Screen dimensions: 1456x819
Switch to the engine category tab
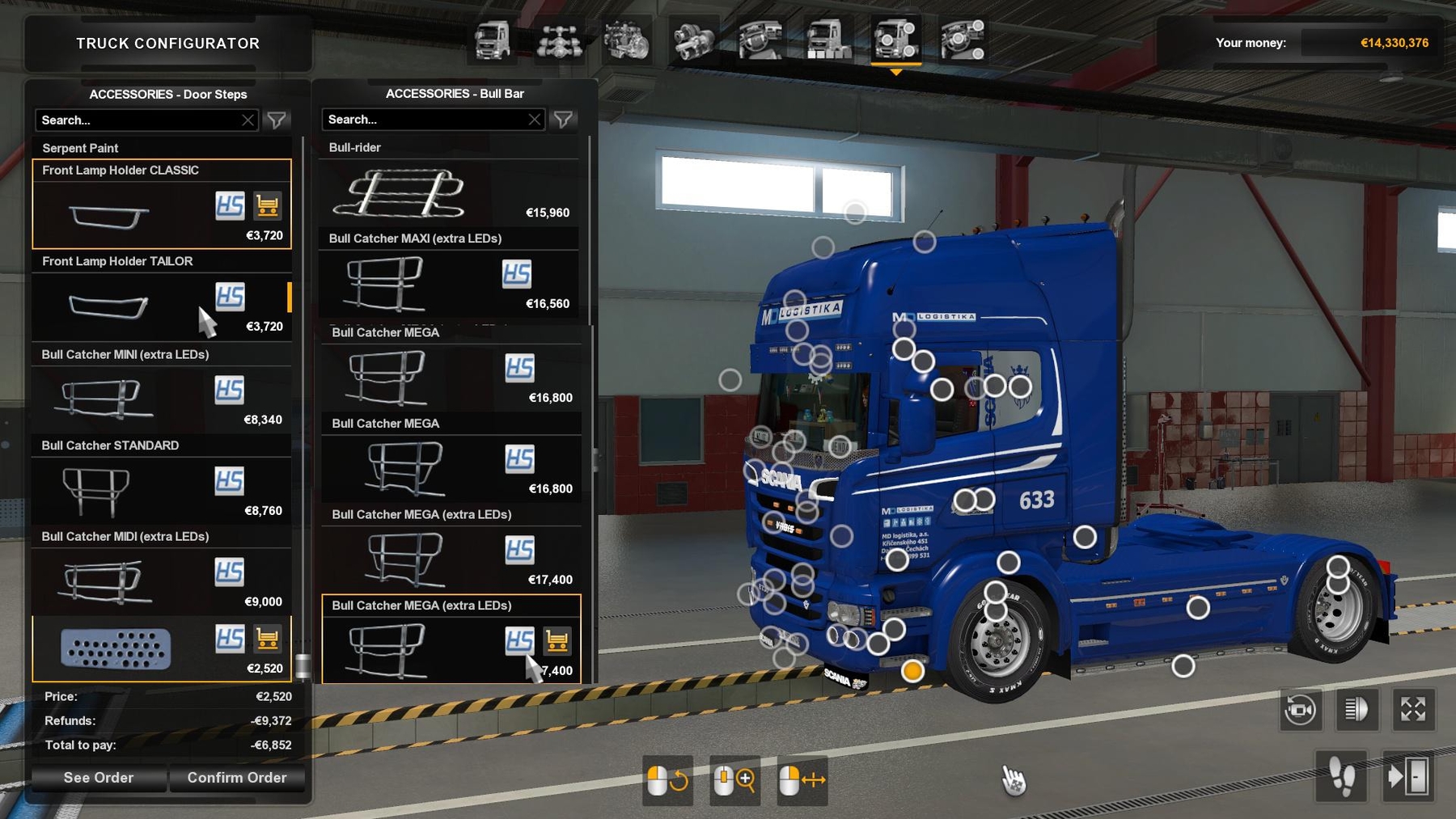pos(626,40)
